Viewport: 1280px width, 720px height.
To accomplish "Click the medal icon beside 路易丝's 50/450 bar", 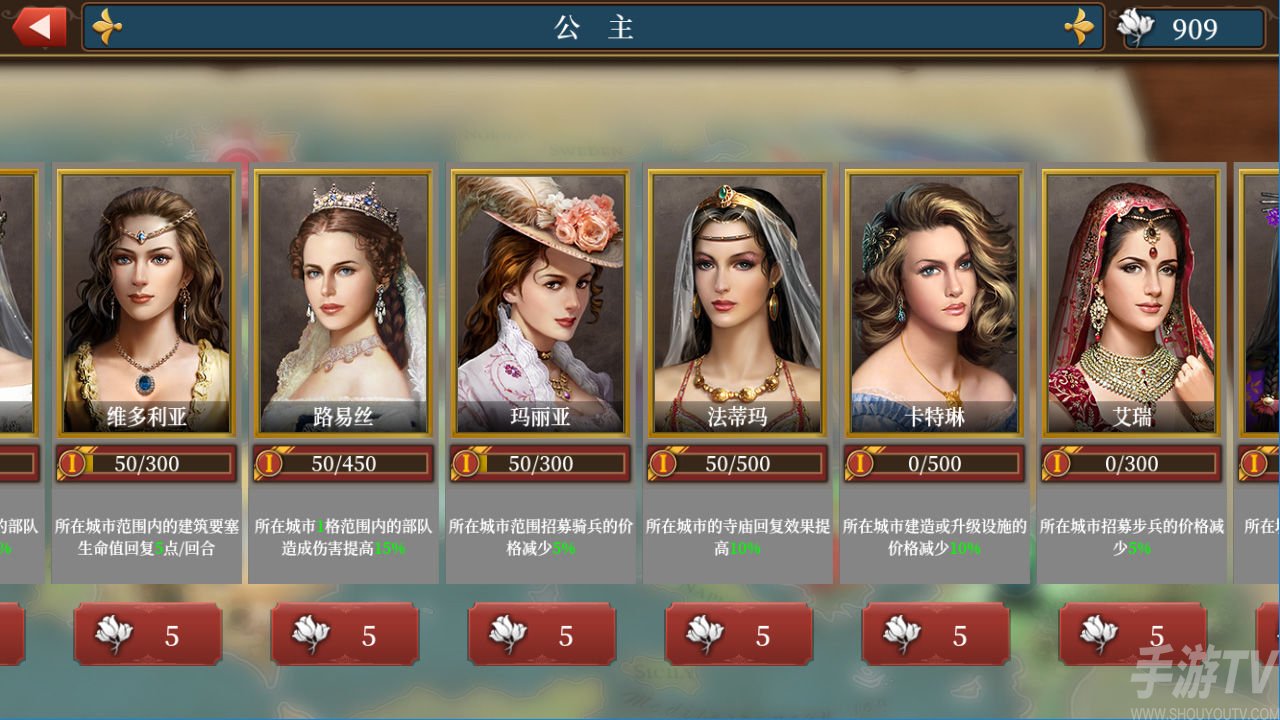I will [271, 463].
